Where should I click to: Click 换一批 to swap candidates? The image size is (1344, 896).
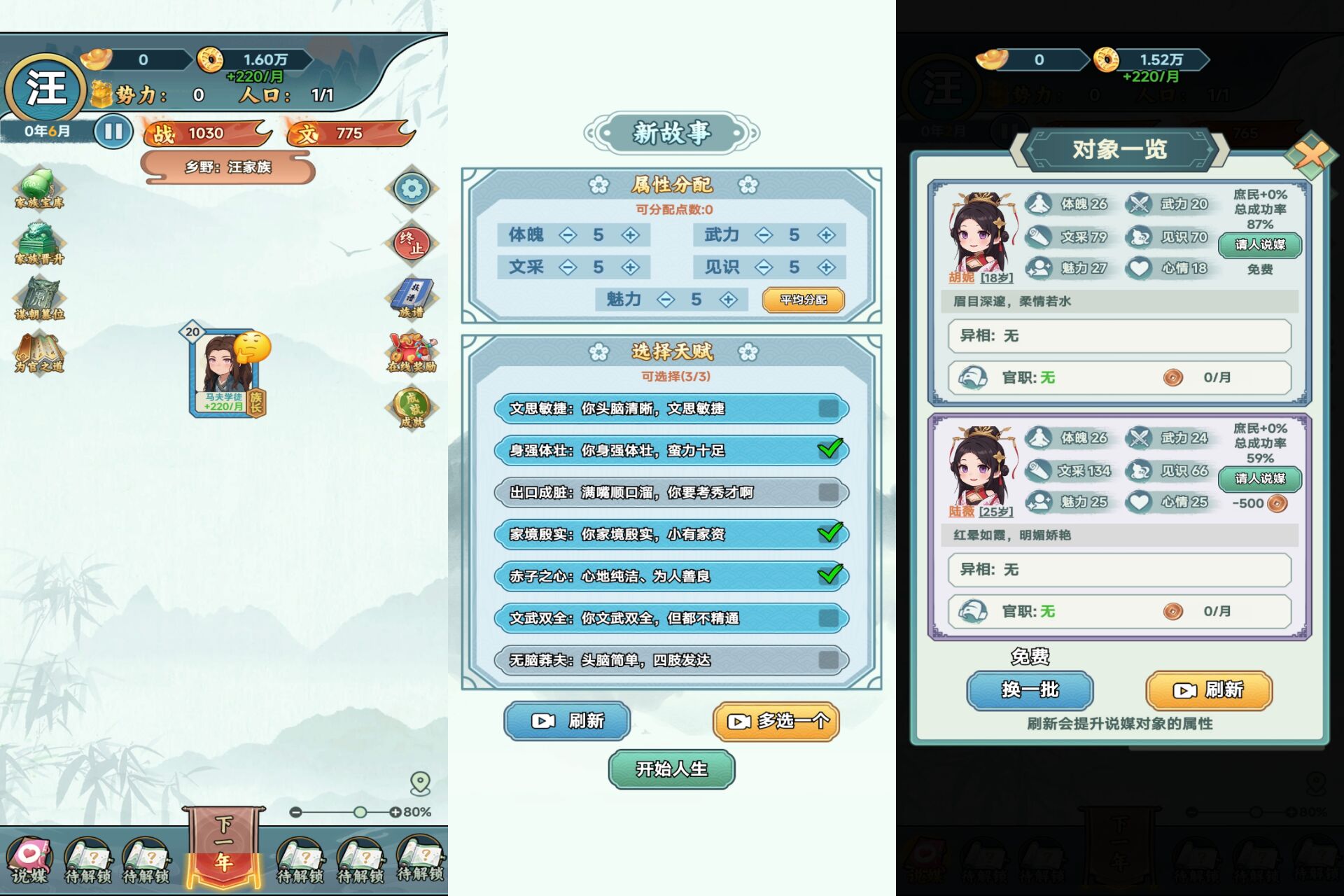tap(1030, 690)
